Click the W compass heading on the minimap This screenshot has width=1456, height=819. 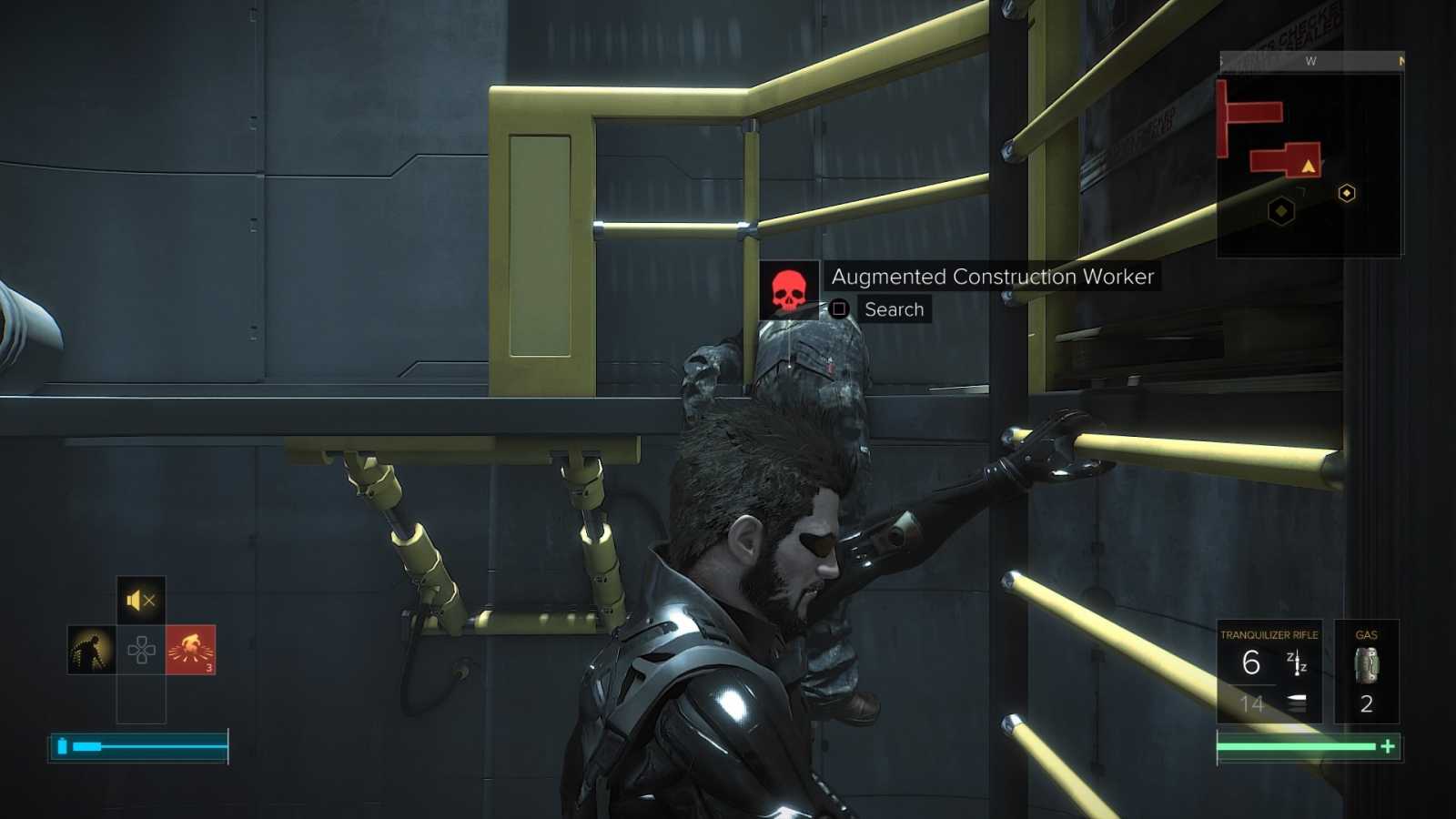click(x=1312, y=61)
